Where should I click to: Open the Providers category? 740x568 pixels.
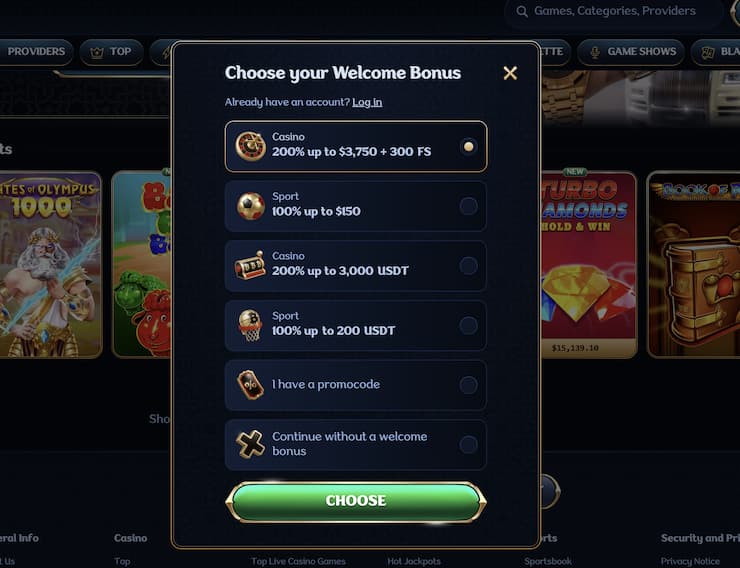tap(35, 51)
